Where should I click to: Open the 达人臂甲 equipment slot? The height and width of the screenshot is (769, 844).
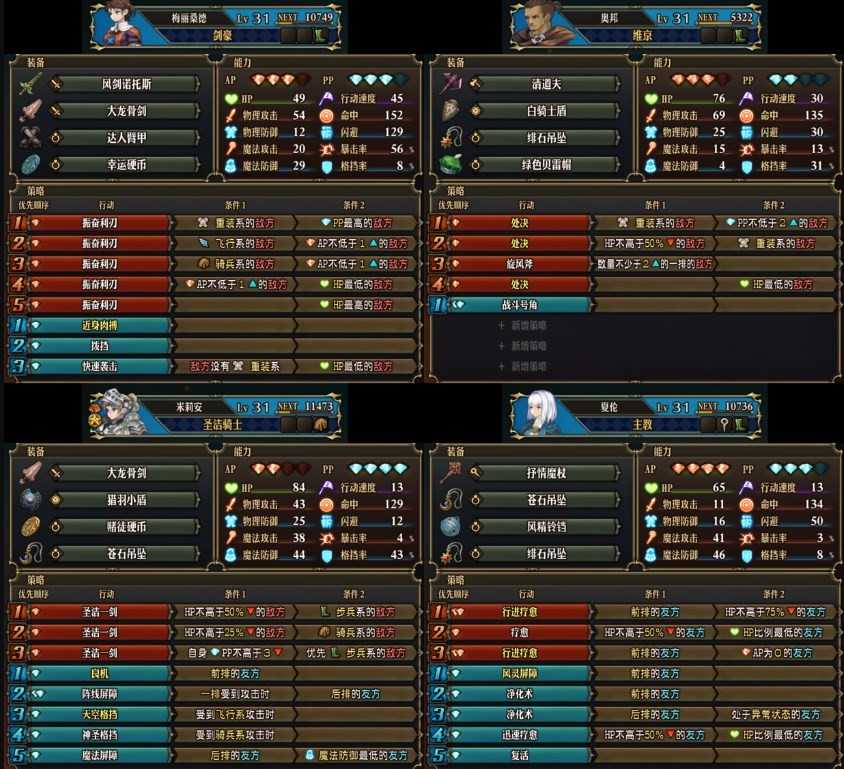pyautogui.click(x=124, y=138)
